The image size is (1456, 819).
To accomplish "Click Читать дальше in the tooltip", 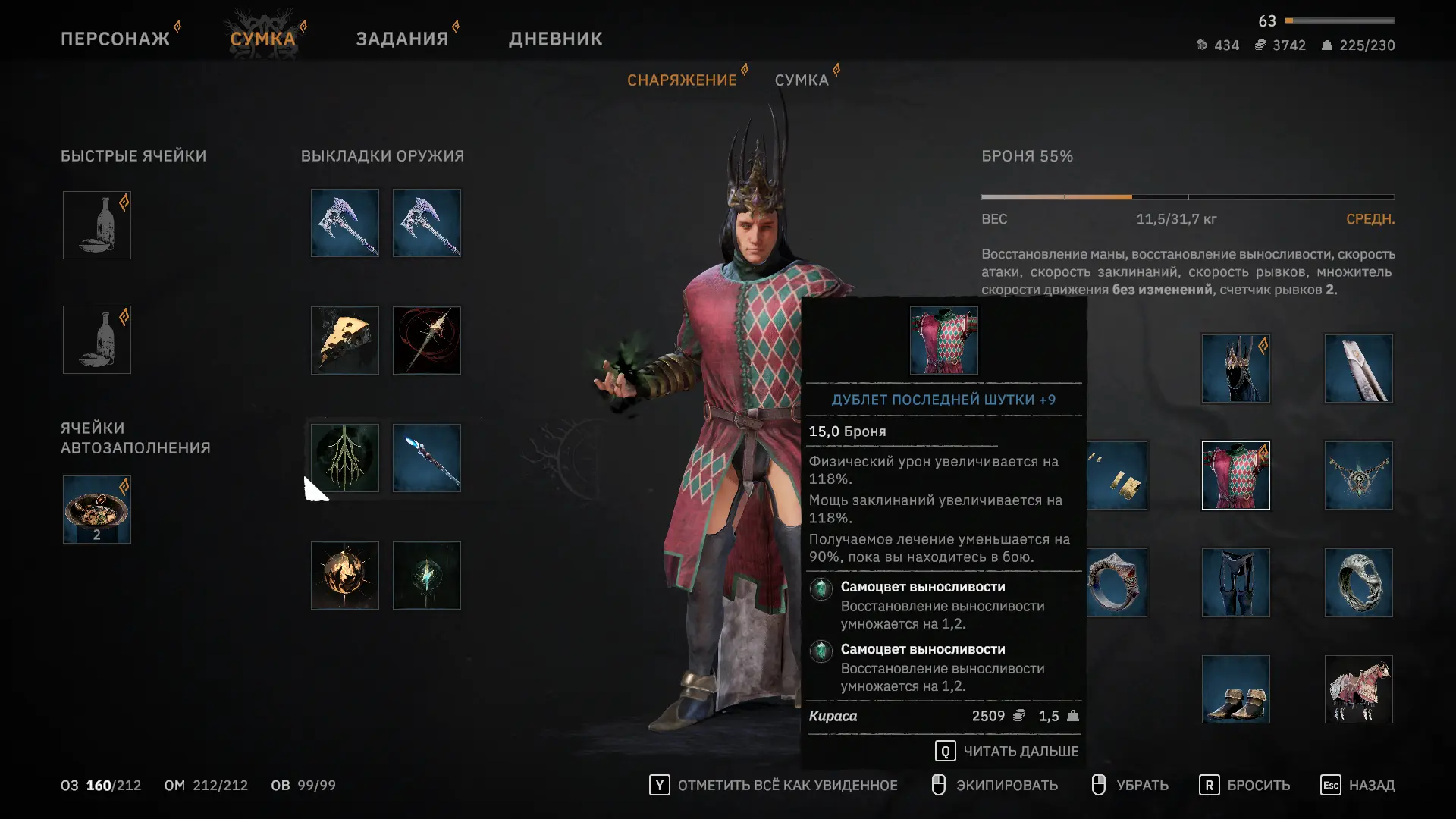I will [x=1007, y=752].
